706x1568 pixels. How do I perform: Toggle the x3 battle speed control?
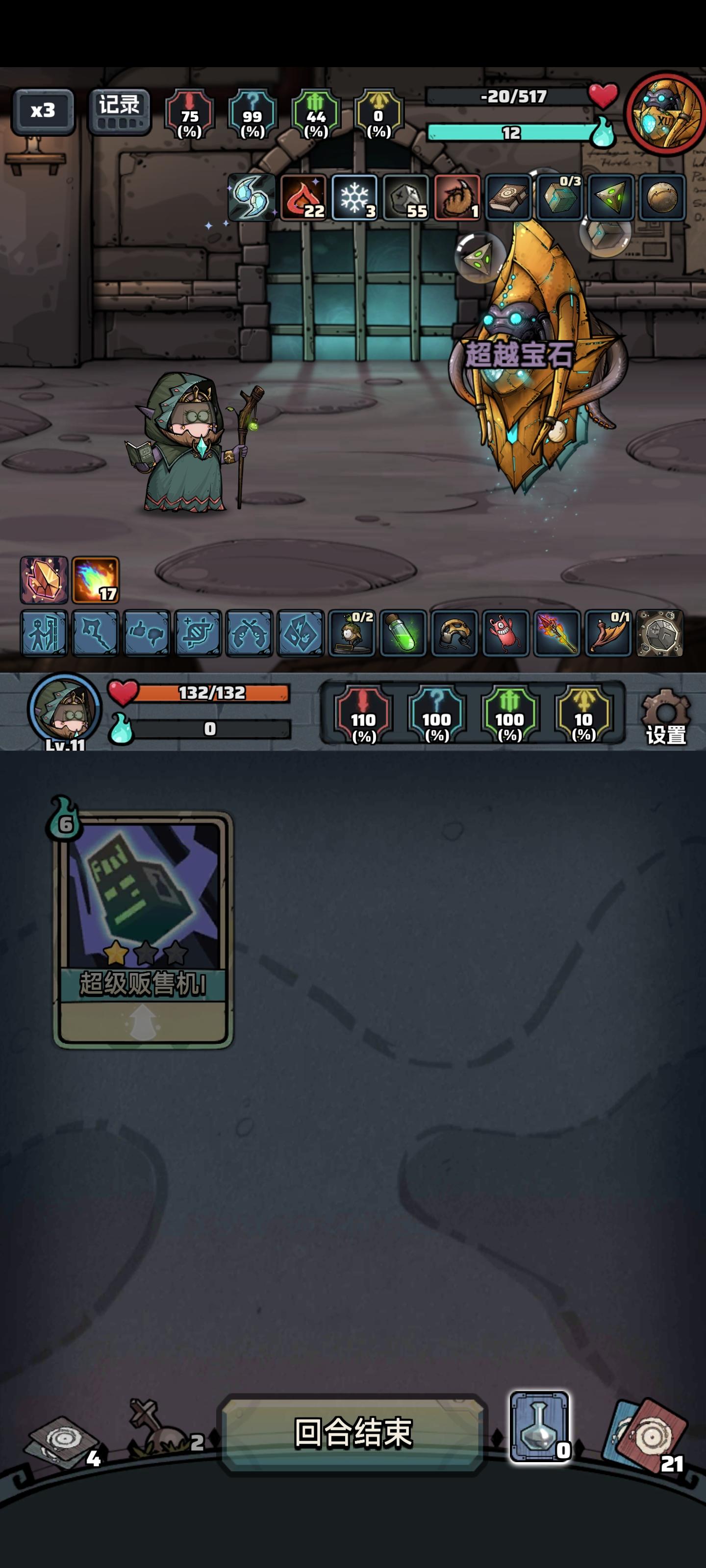(x=44, y=111)
